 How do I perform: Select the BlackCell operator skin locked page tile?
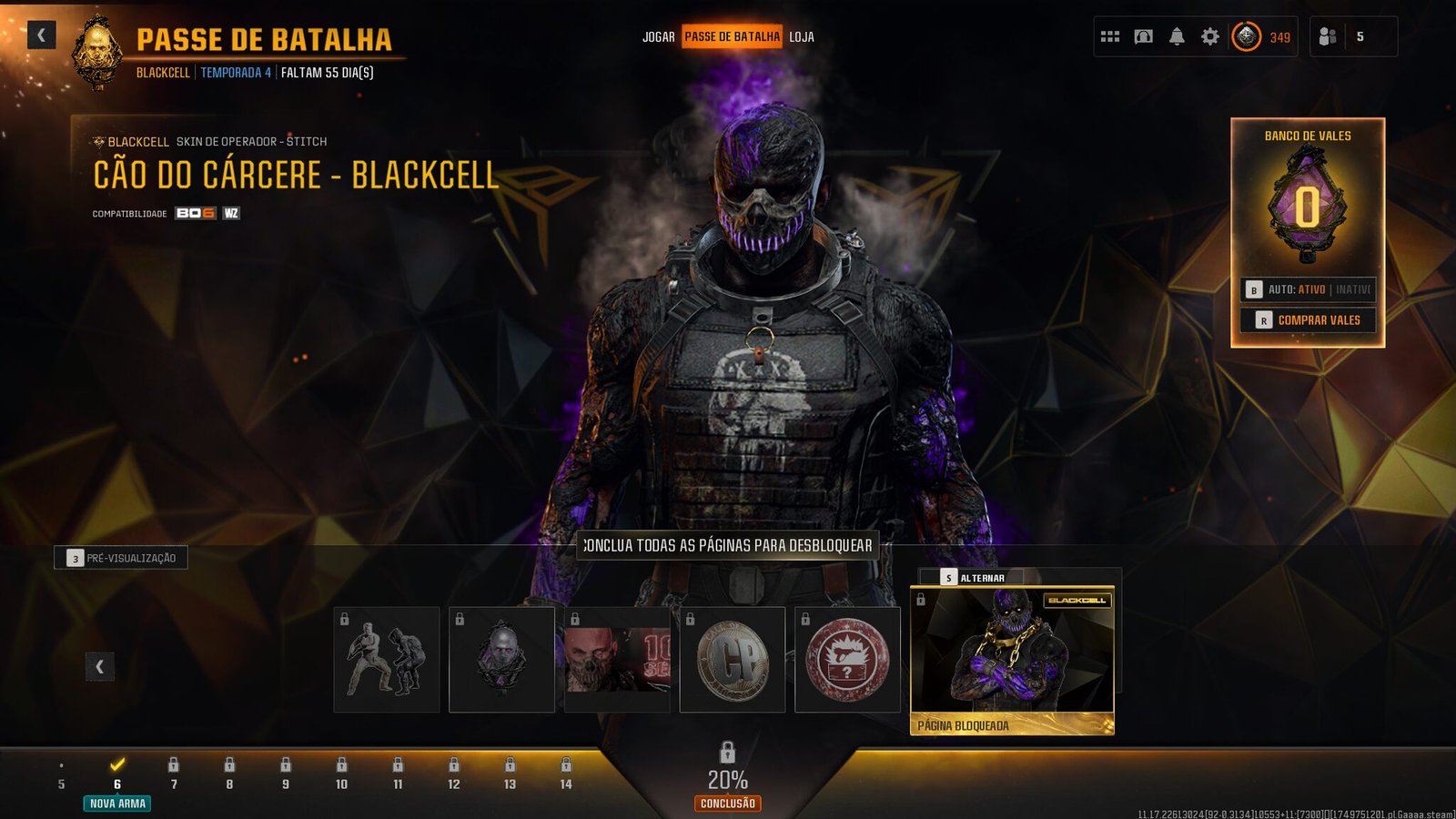[x=1012, y=660]
